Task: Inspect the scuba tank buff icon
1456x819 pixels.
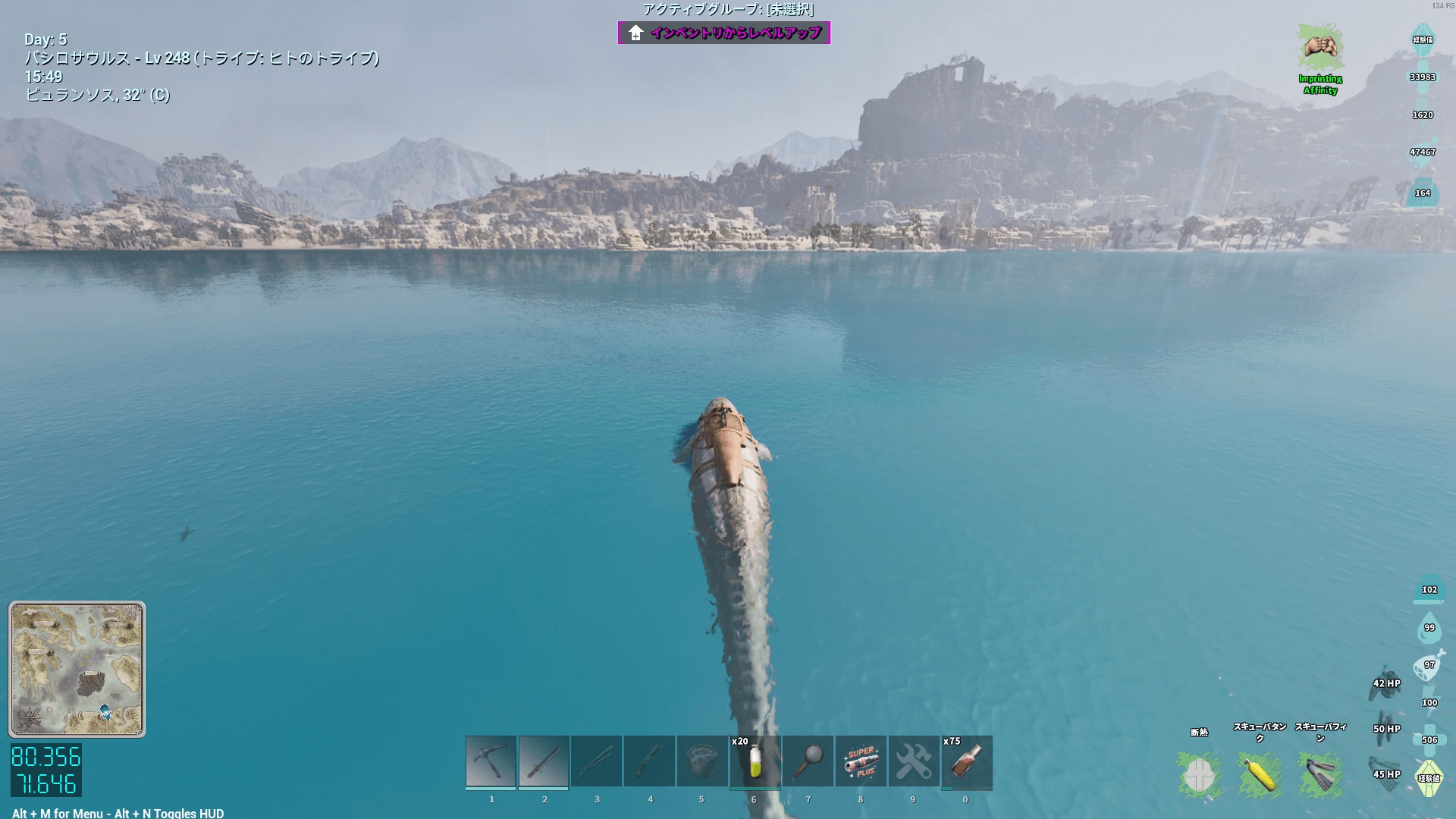Action: pos(1260,774)
